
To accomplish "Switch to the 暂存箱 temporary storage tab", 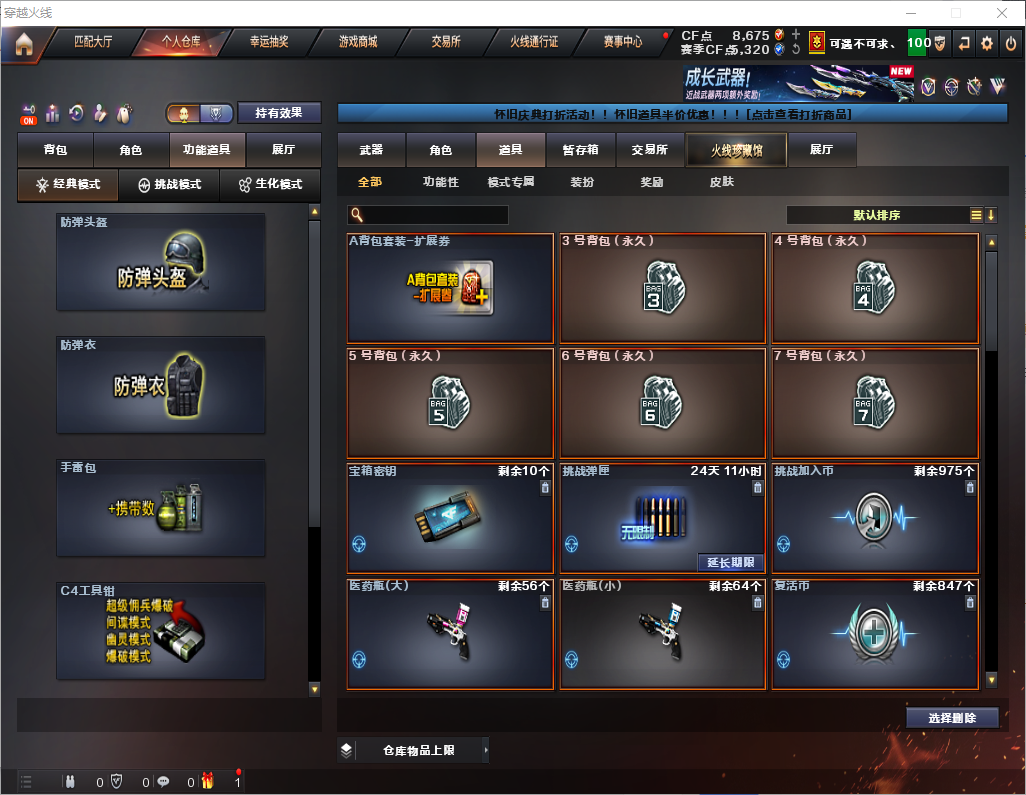I will (580, 150).
